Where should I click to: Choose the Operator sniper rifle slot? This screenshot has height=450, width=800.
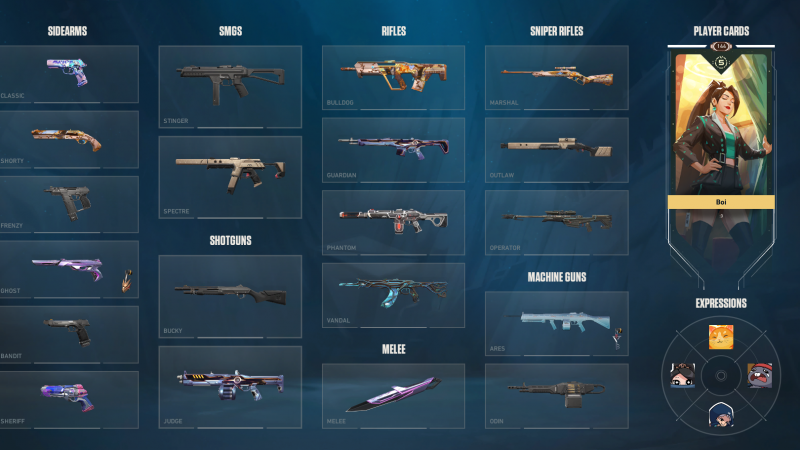click(556, 221)
